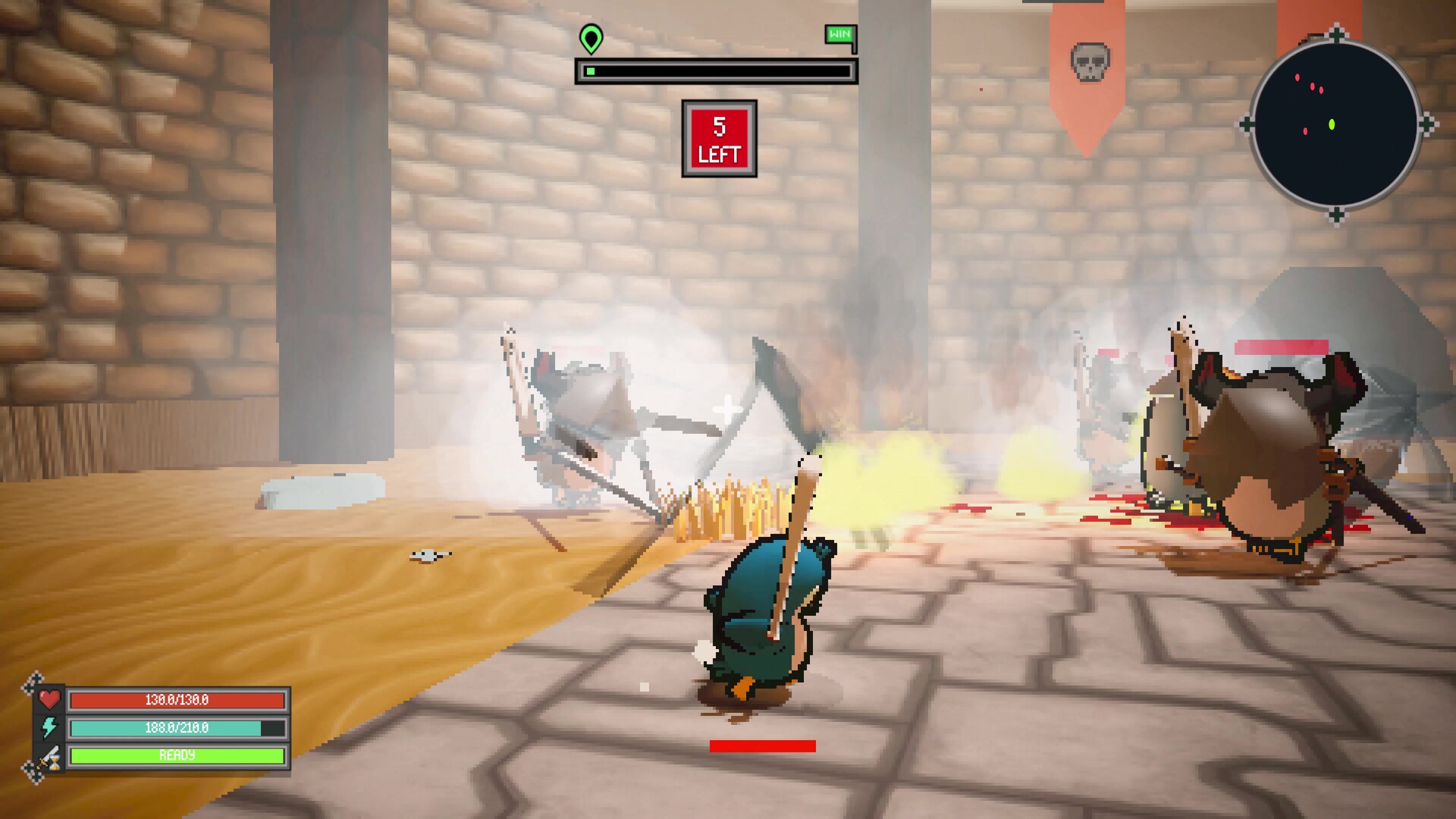Click the red heart health icon
The height and width of the screenshot is (819, 1456).
point(51,701)
